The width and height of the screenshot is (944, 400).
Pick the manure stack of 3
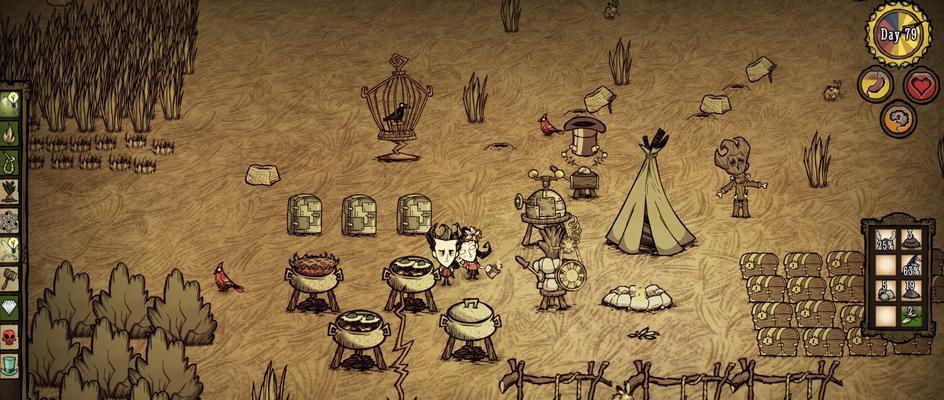(911, 239)
